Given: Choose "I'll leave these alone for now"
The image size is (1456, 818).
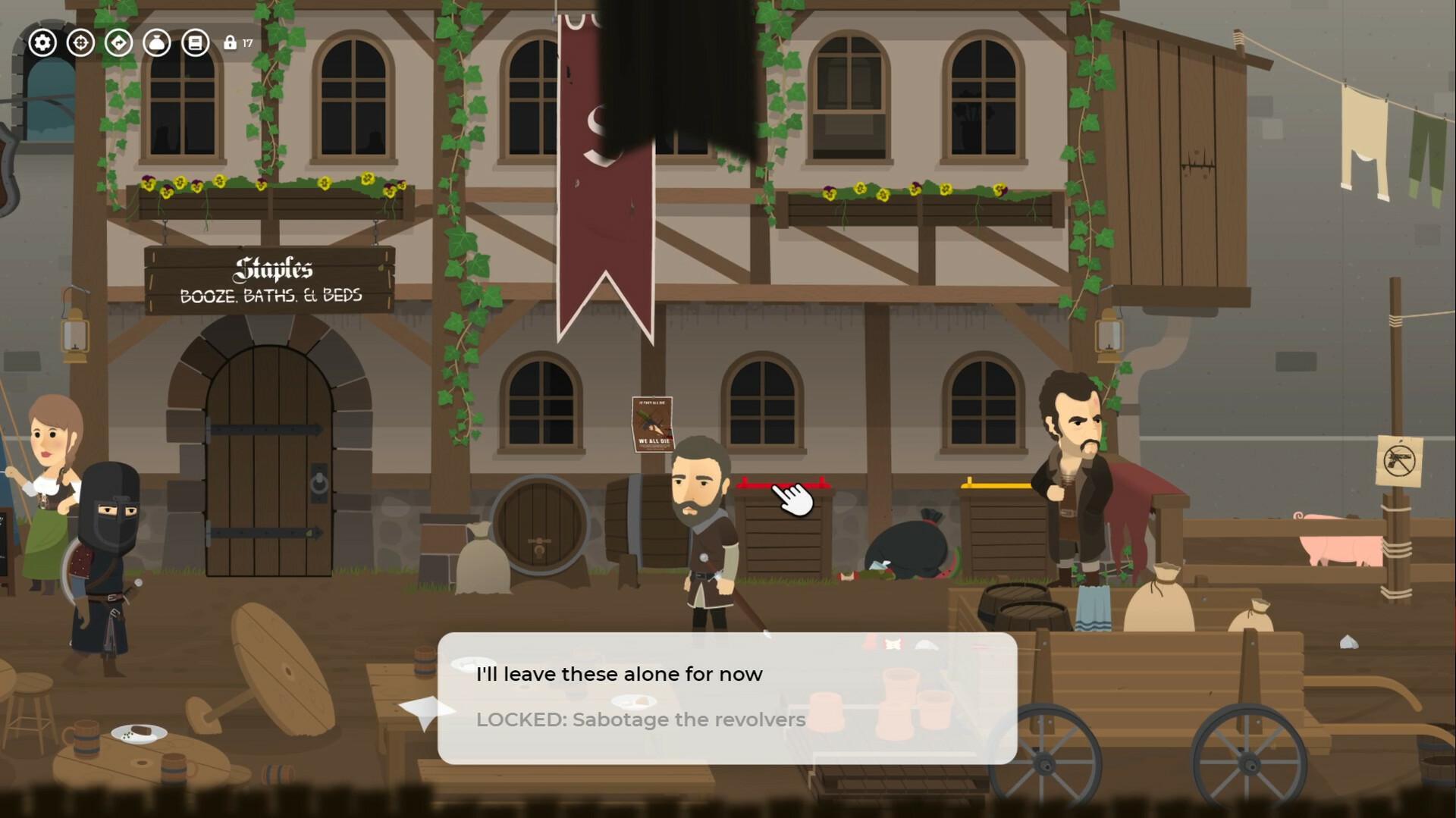Looking at the screenshot, I should tap(620, 673).
